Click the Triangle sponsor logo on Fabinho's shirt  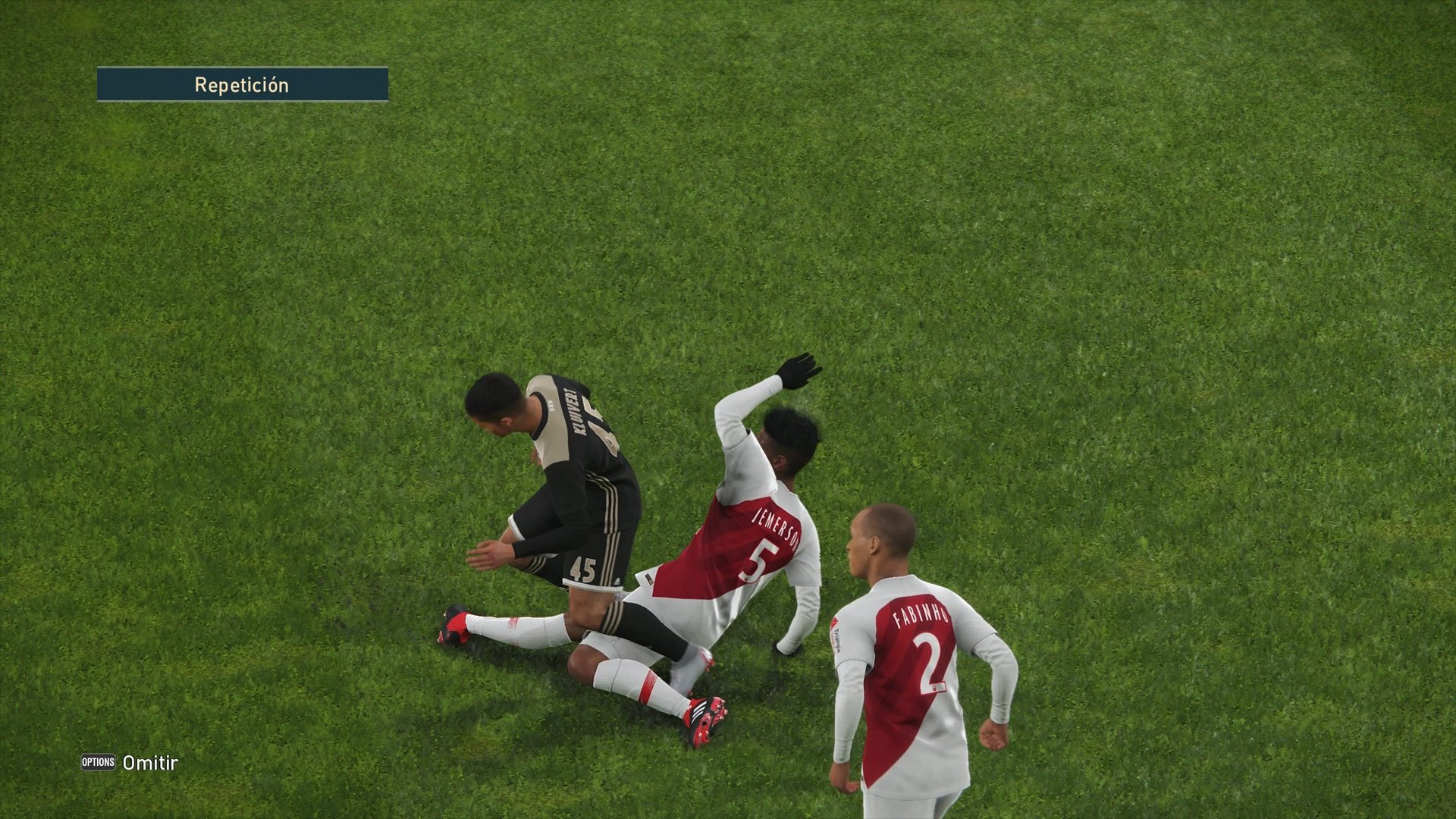click(x=836, y=634)
